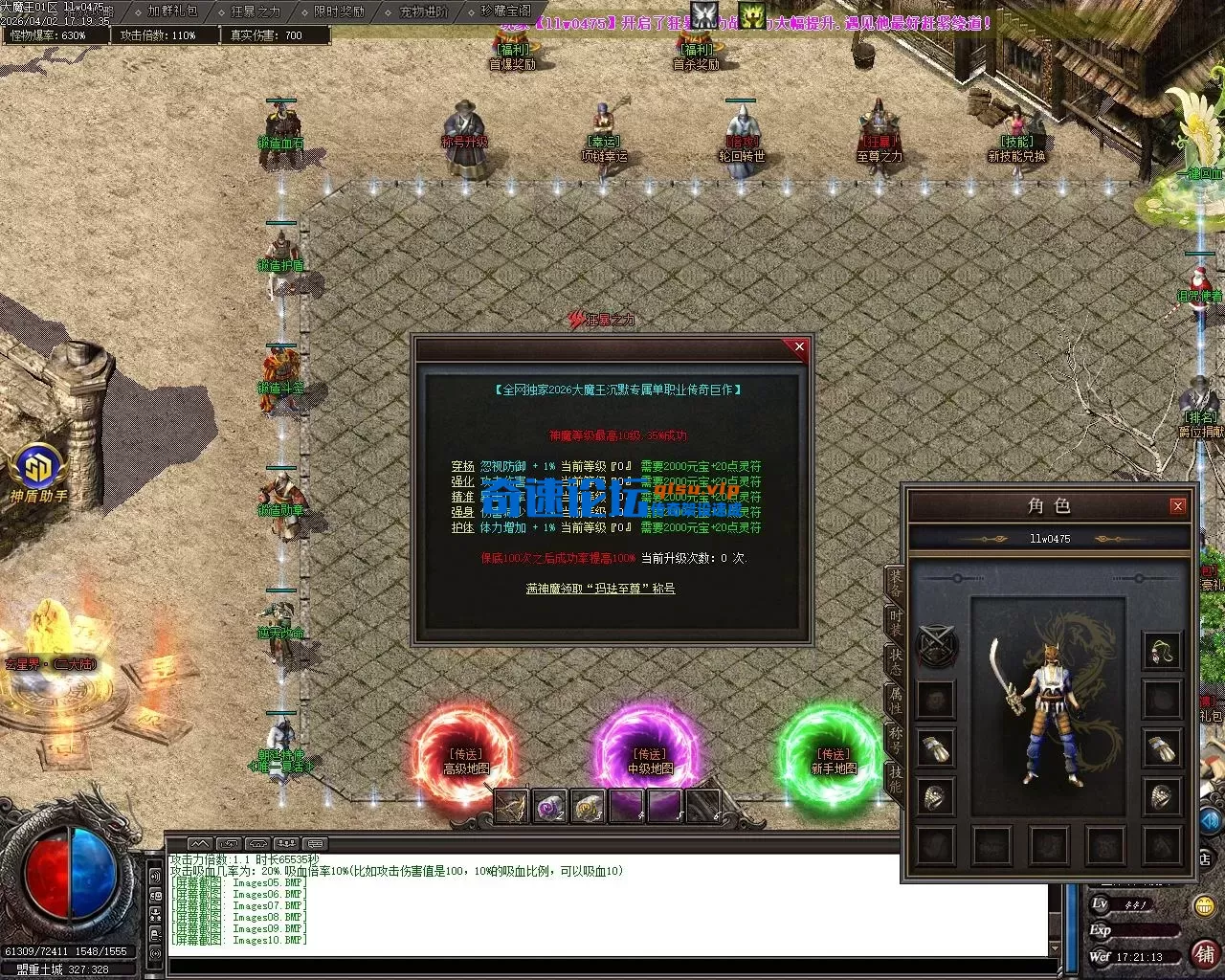The width and height of the screenshot is (1225, 980).
Task: Open the 狂暴之力 top menu entry
Action: 256,11
